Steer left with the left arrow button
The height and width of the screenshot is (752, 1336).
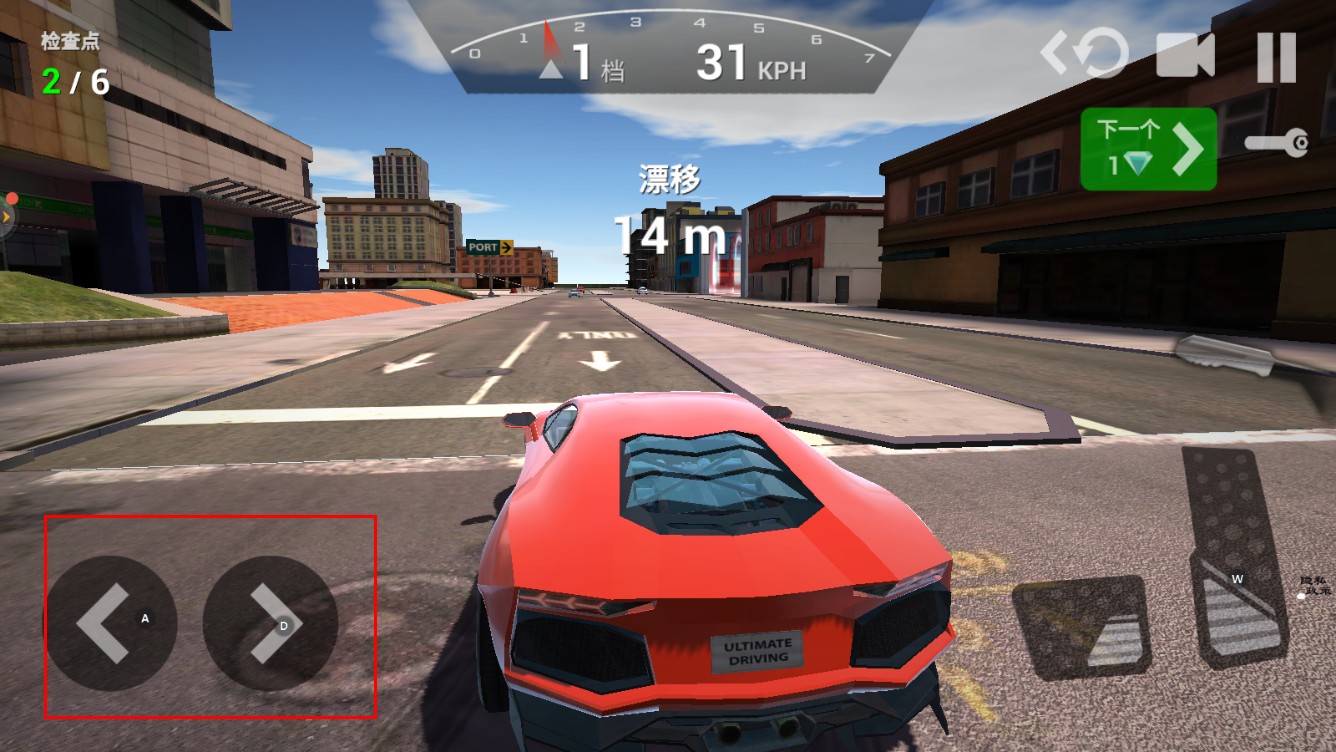[111, 623]
